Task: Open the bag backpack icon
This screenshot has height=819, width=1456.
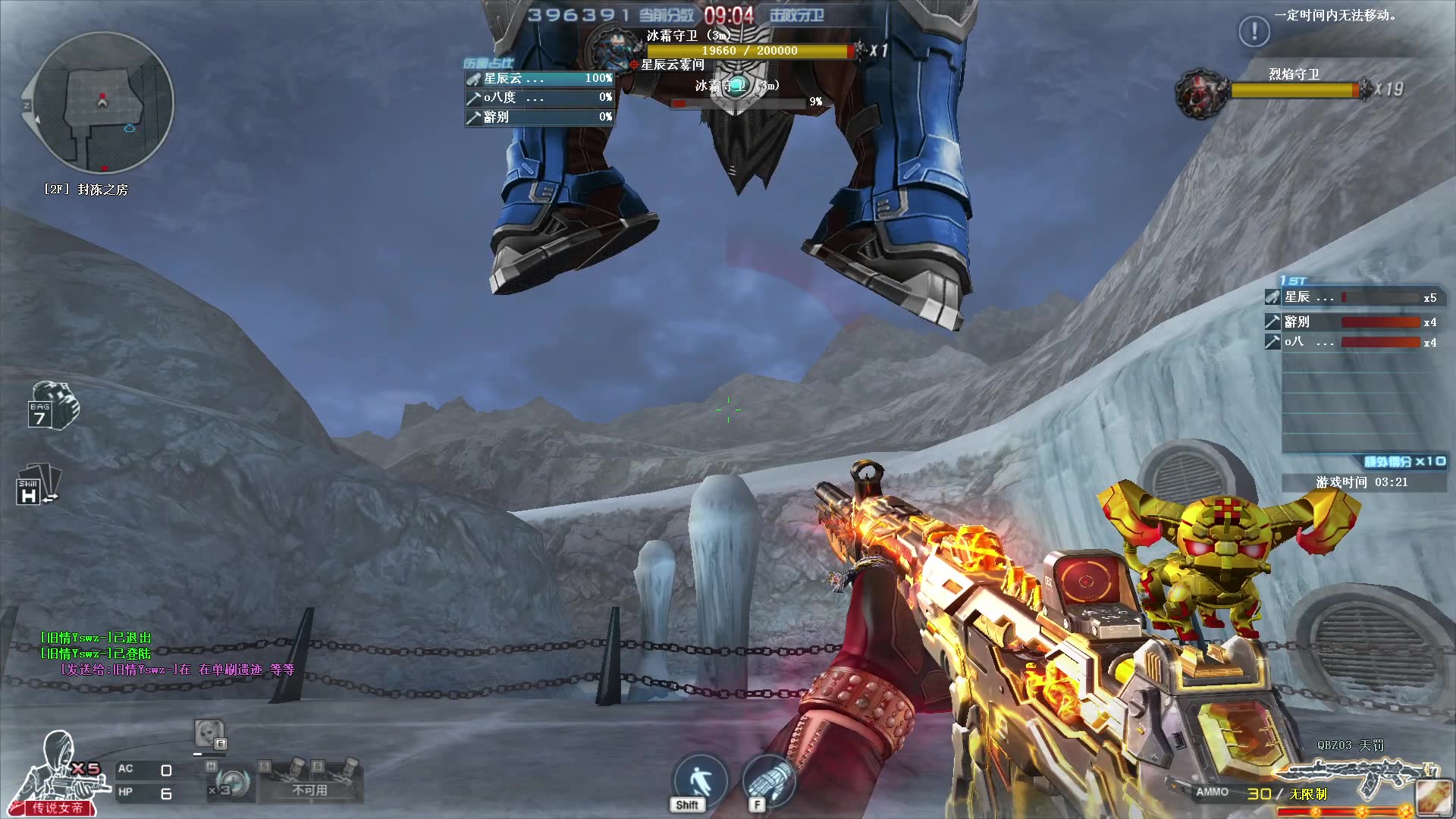Action: pyautogui.click(x=52, y=406)
